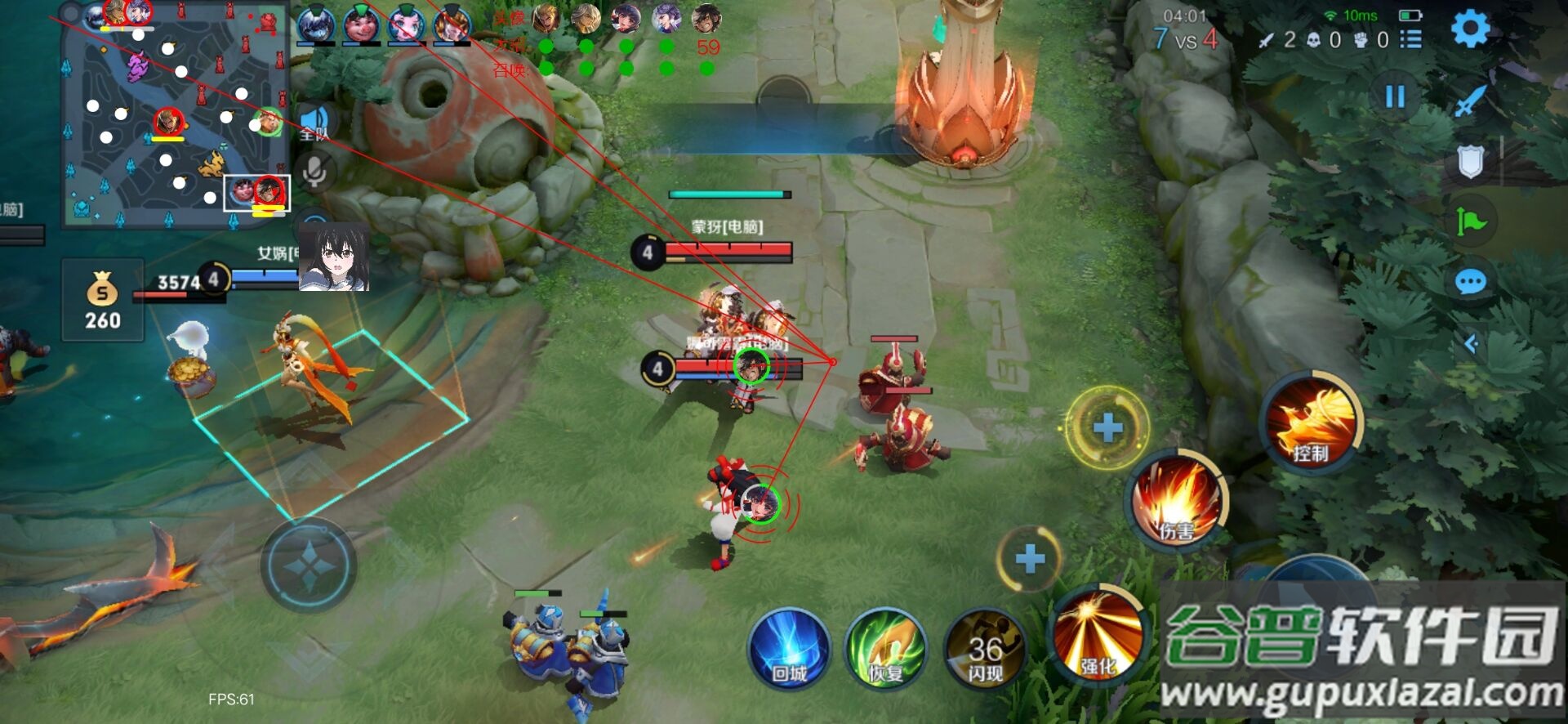This screenshot has height=724, width=1568.
Task: Toggle the 全队 team voice speaker
Action: [x=314, y=123]
